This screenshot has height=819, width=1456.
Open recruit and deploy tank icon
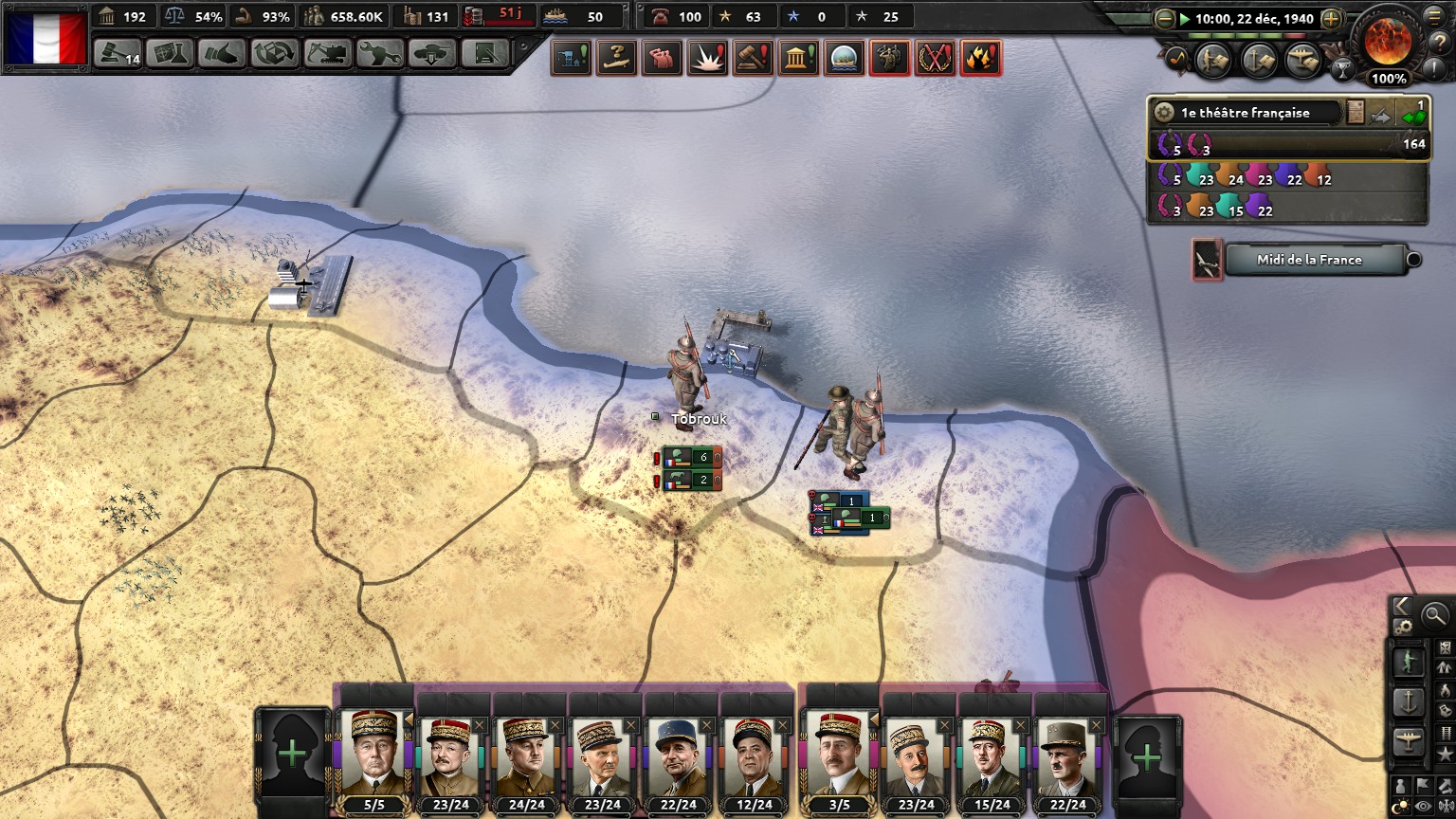431,54
